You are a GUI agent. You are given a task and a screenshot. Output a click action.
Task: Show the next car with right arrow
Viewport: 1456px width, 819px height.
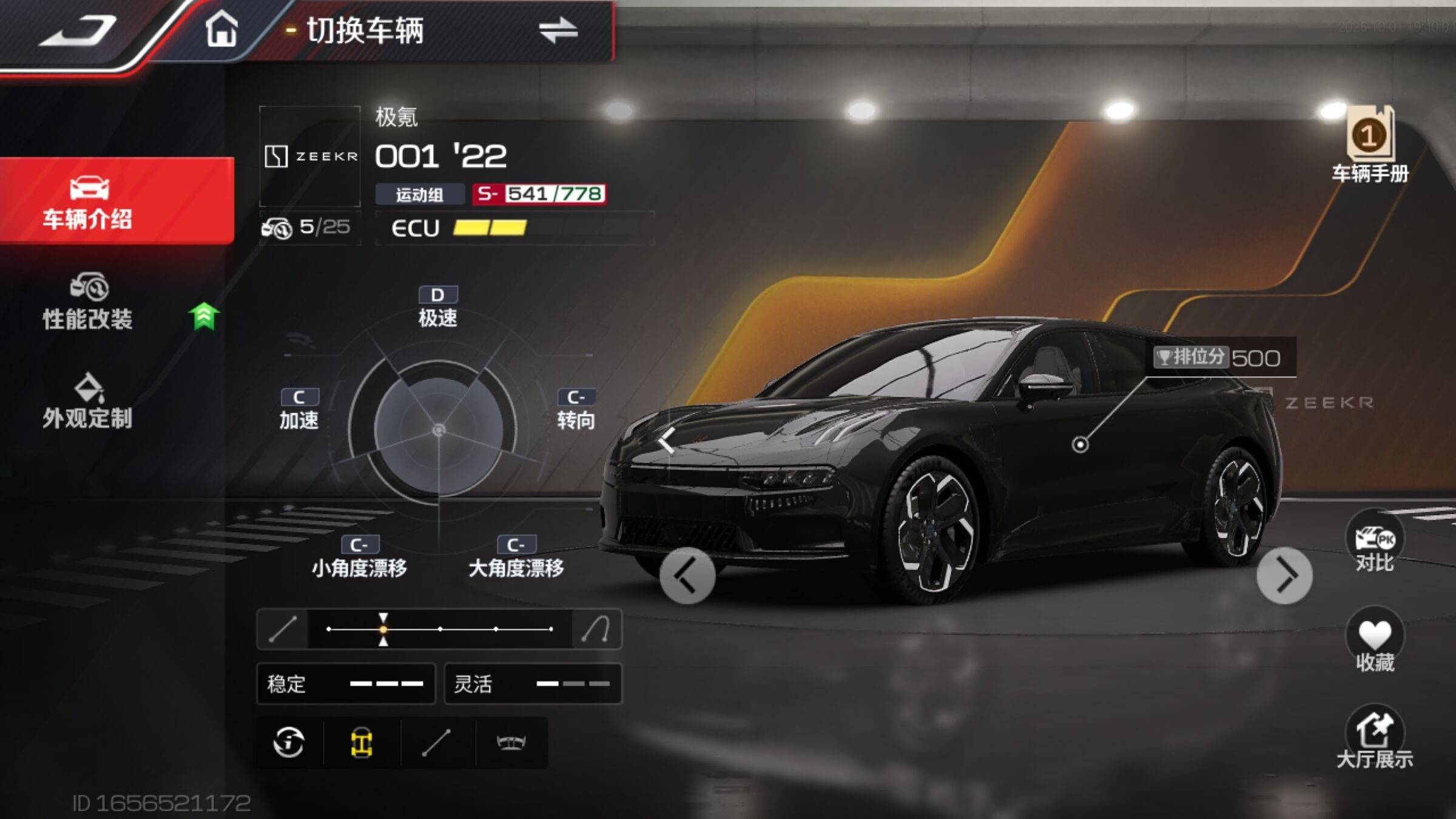coord(1284,576)
